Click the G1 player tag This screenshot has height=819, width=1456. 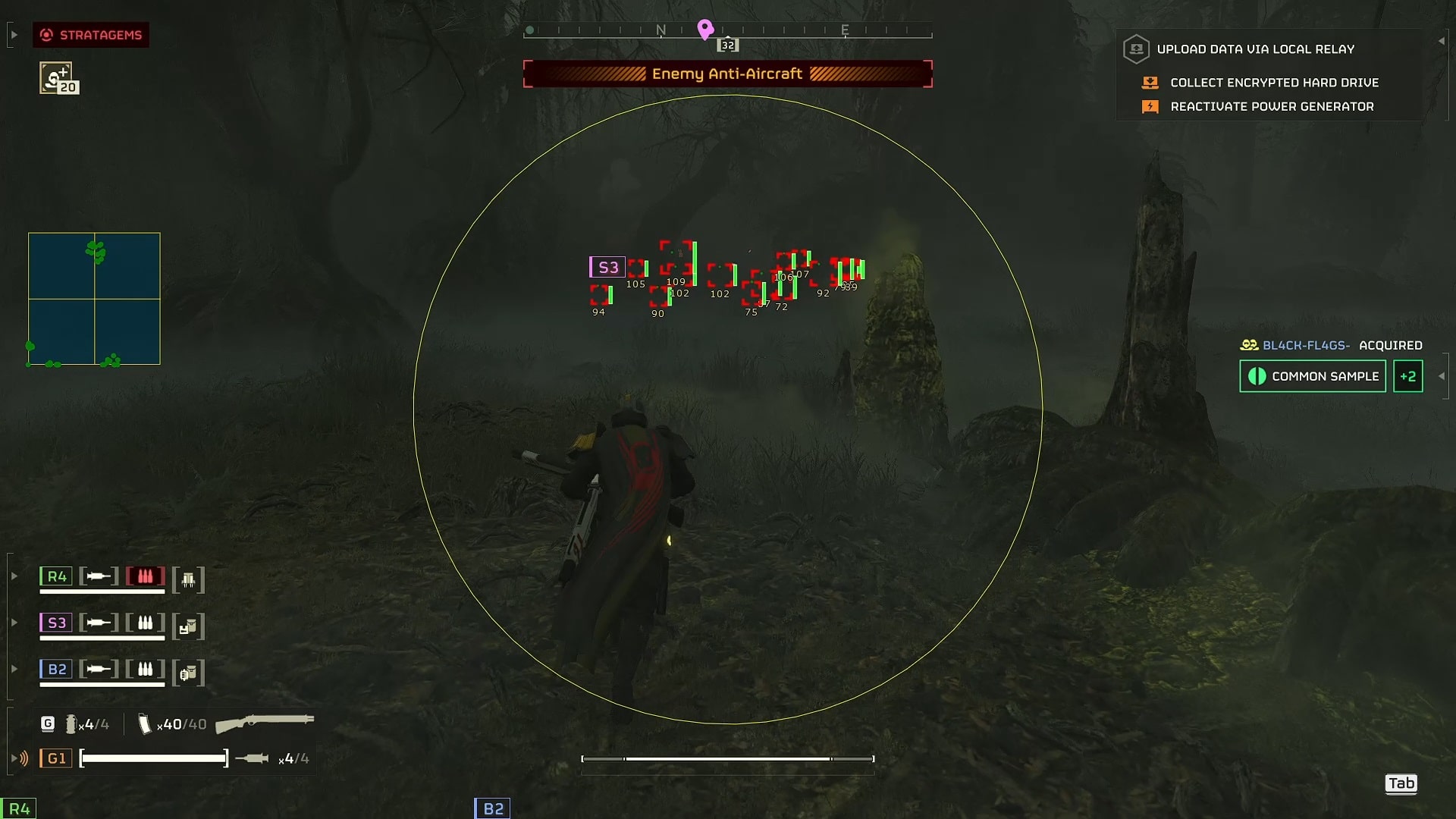point(56,758)
